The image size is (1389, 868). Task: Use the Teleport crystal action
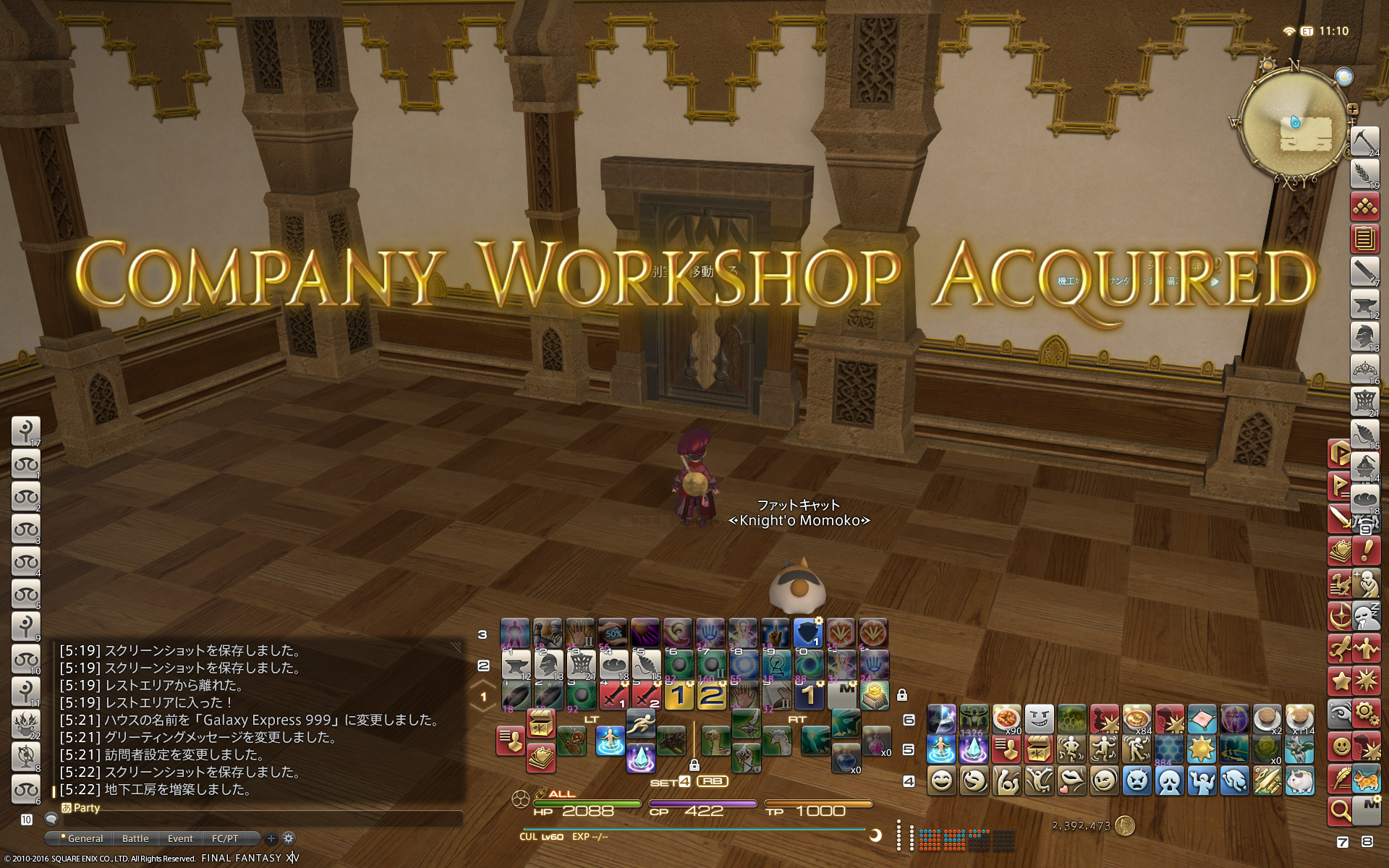(x=640, y=758)
